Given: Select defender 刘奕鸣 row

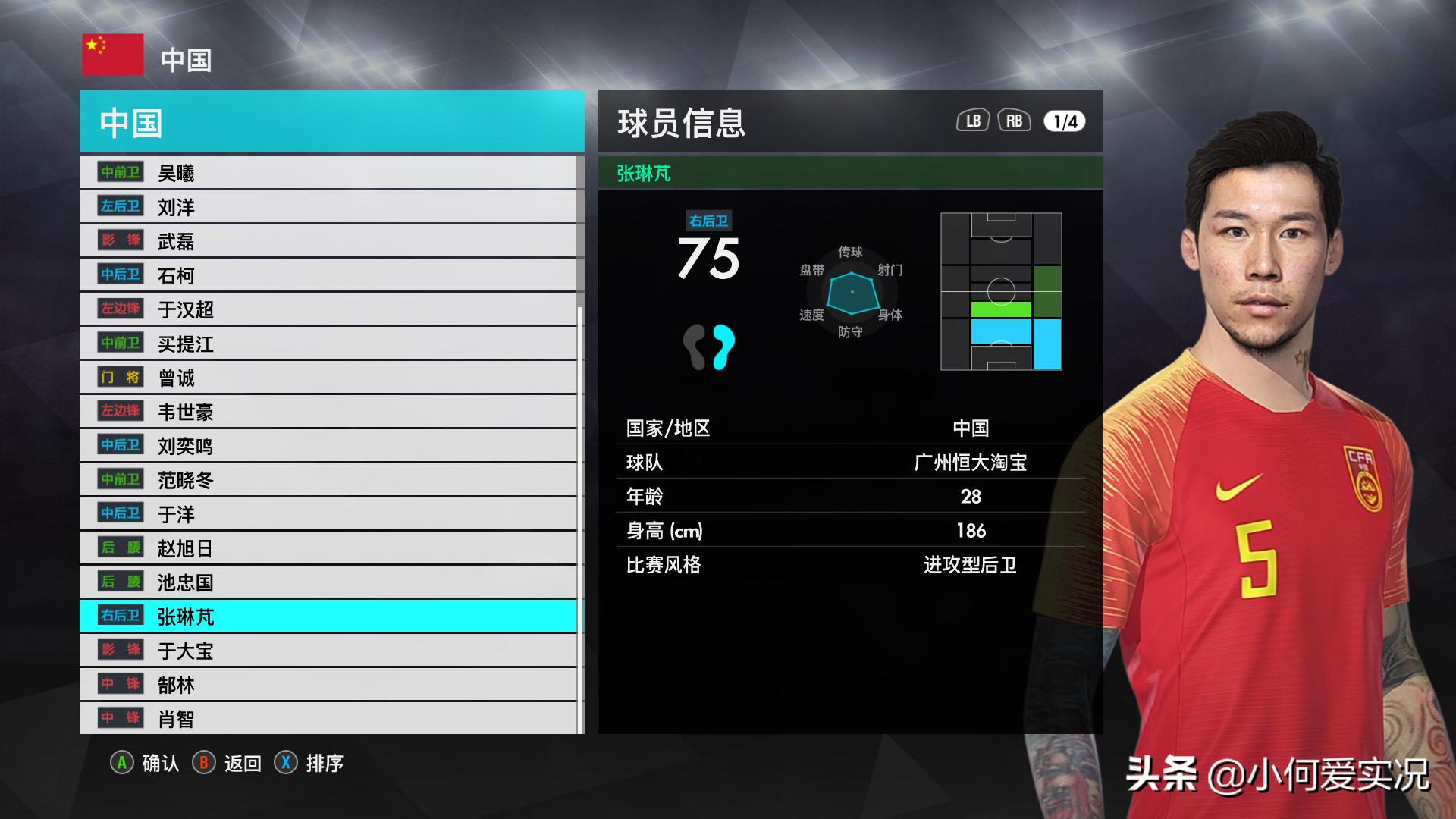Looking at the screenshot, I should pyautogui.click(x=328, y=446).
